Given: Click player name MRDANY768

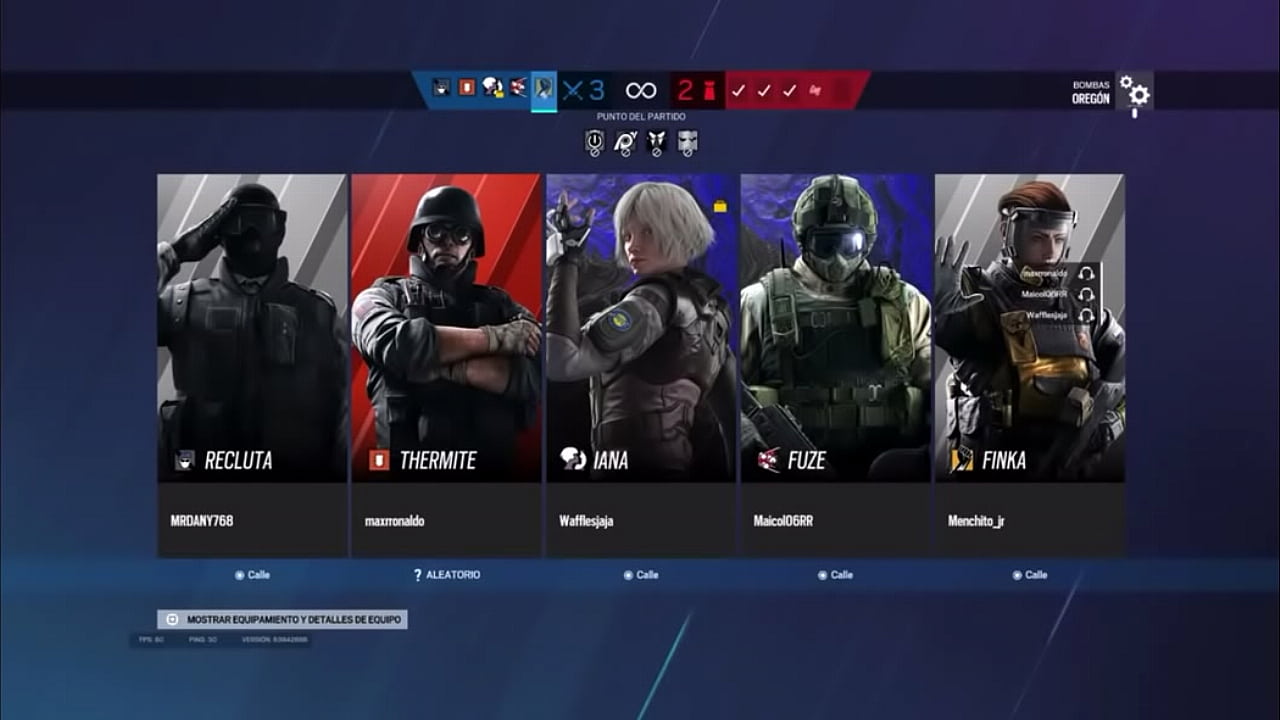Looking at the screenshot, I should pyautogui.click(x=202, y=521).
